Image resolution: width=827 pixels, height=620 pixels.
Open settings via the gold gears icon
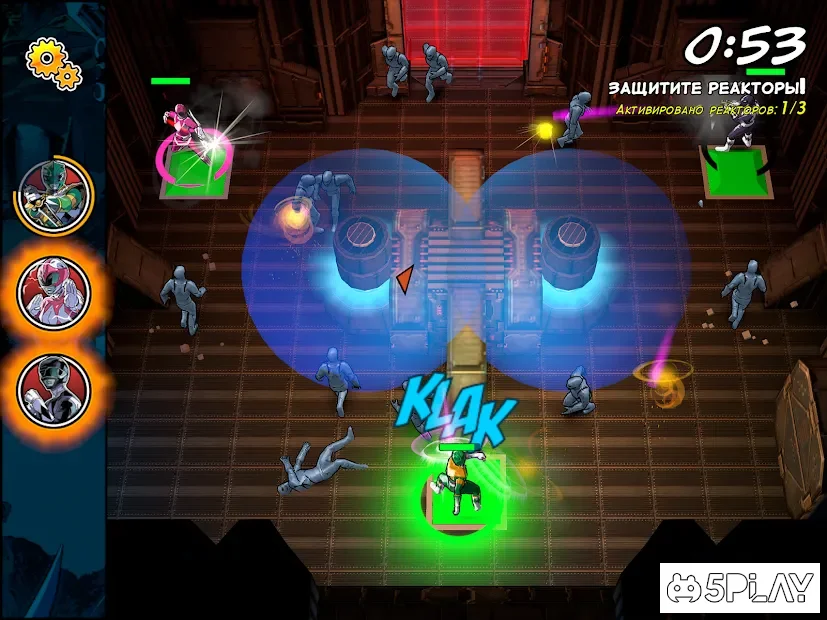(x=52, y=62)
